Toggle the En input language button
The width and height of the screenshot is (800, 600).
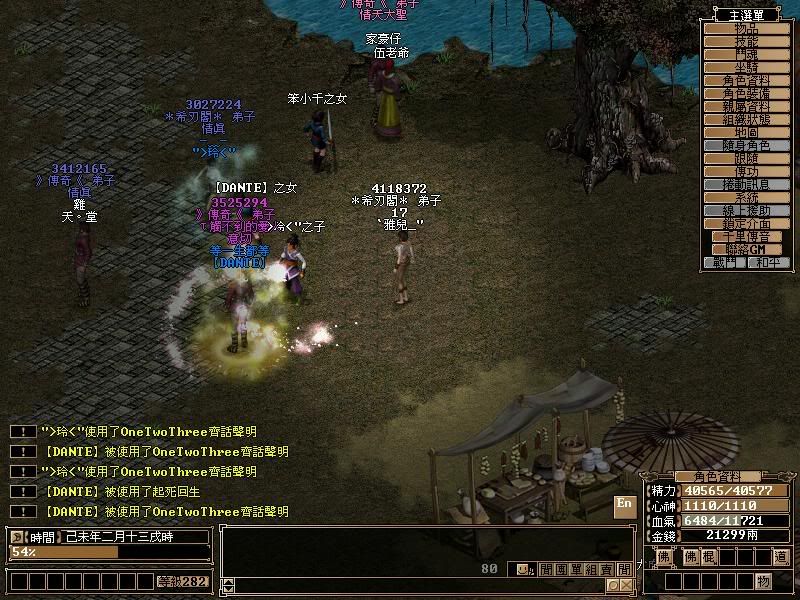coord(625,504)
